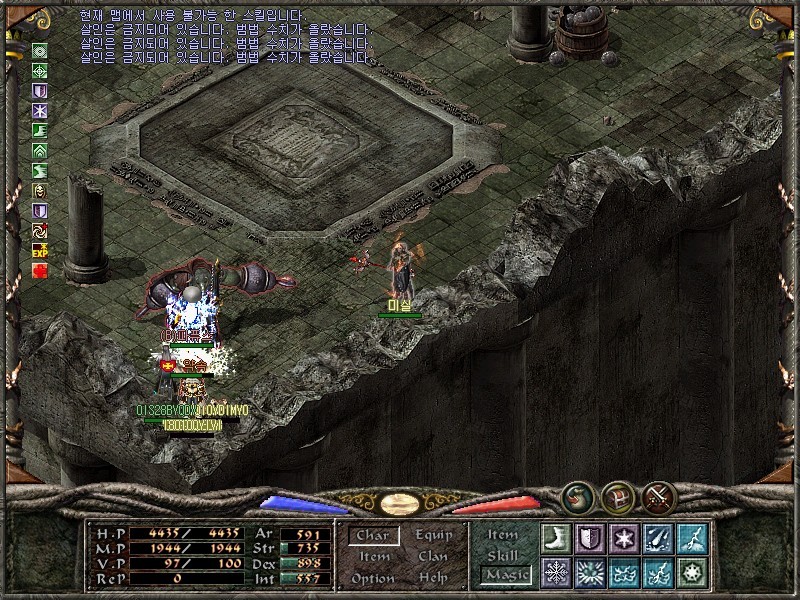Viewport: 800px width, 600px height.
Task: Click the green crosshair buff icon
Action: (40, 70)
